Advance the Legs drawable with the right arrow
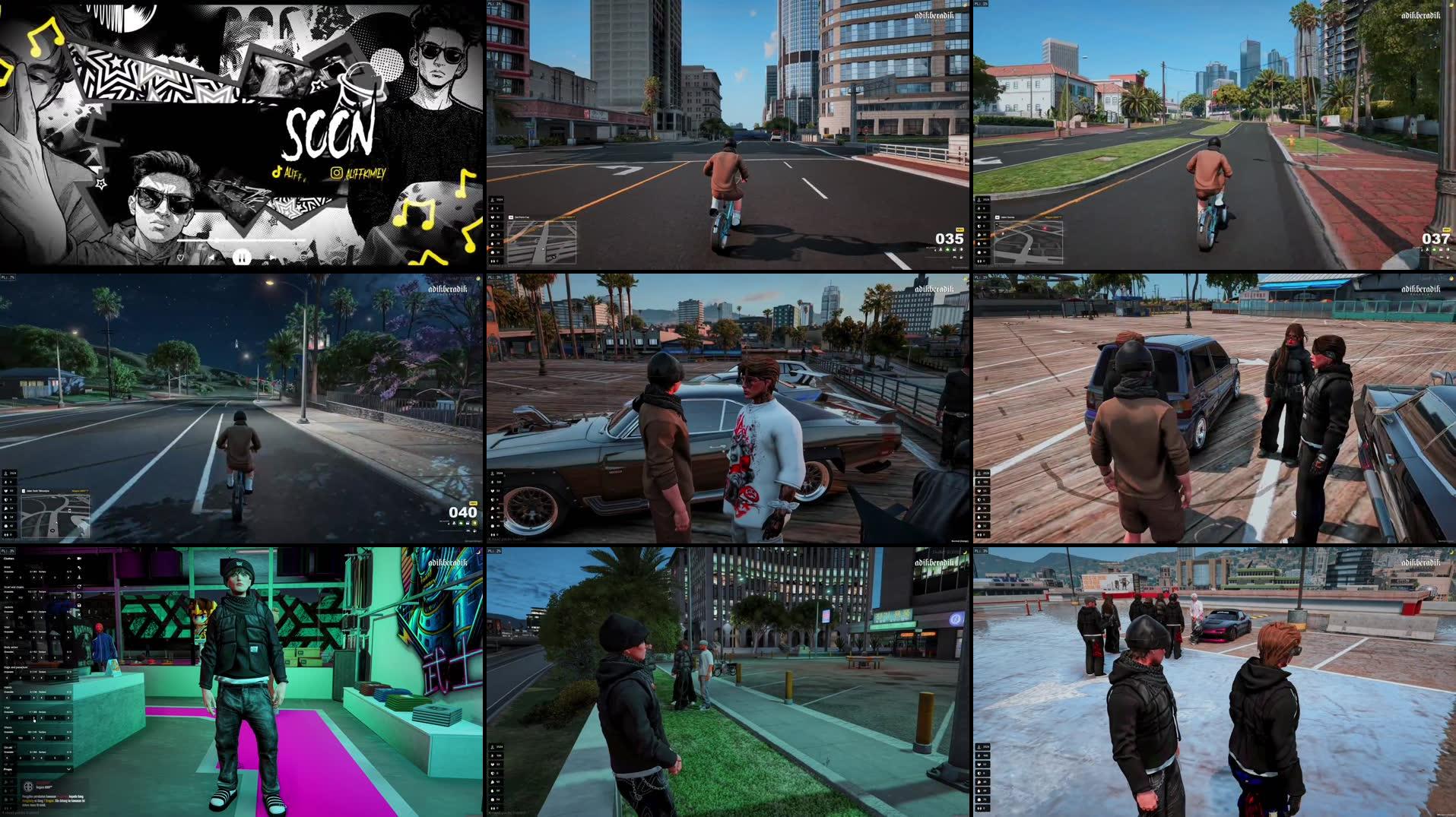Image resolution: width=1456 pixels, height=817 pixels. 33,718
